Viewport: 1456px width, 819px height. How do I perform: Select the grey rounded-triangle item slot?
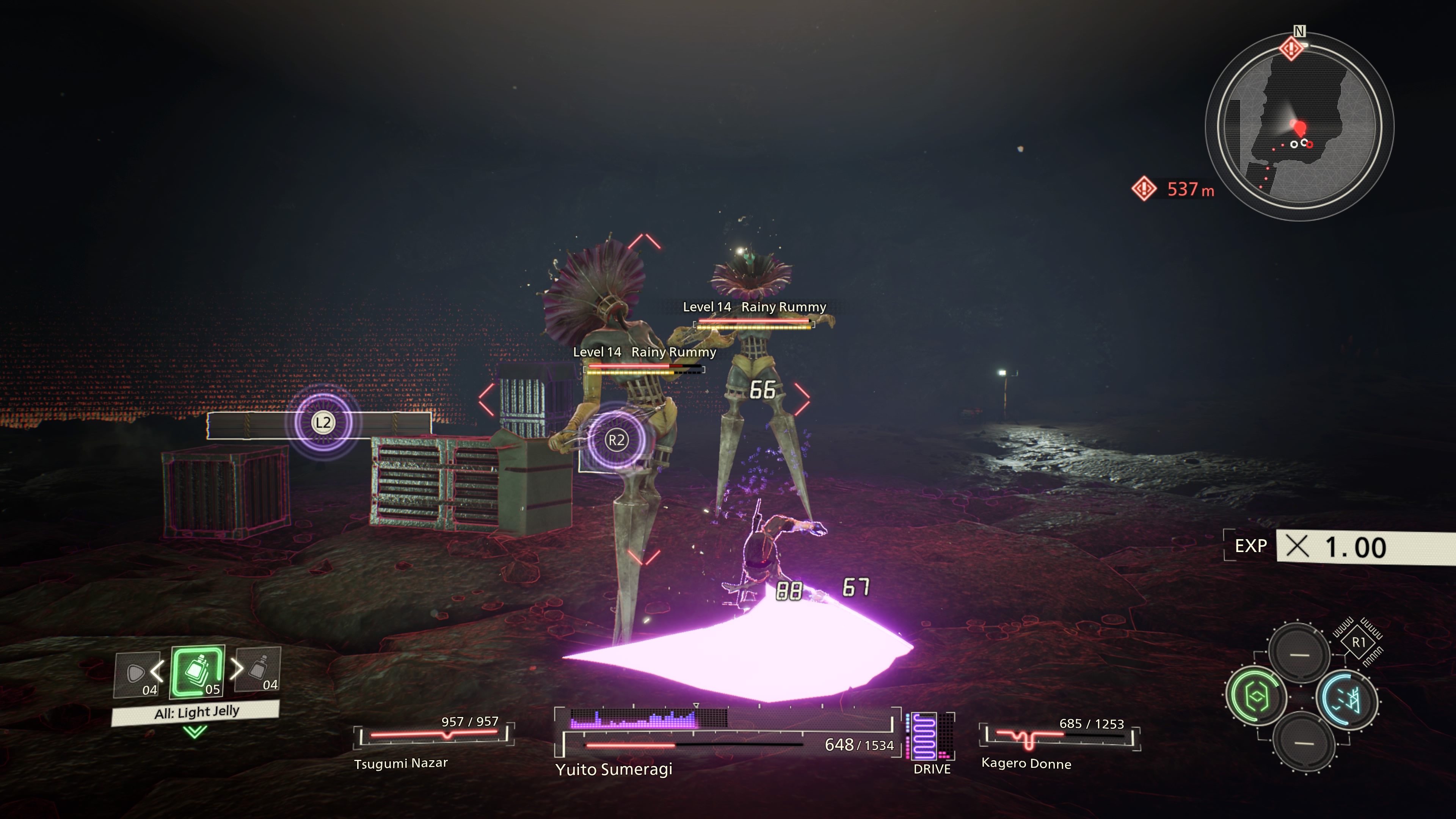tap(136, 674)
